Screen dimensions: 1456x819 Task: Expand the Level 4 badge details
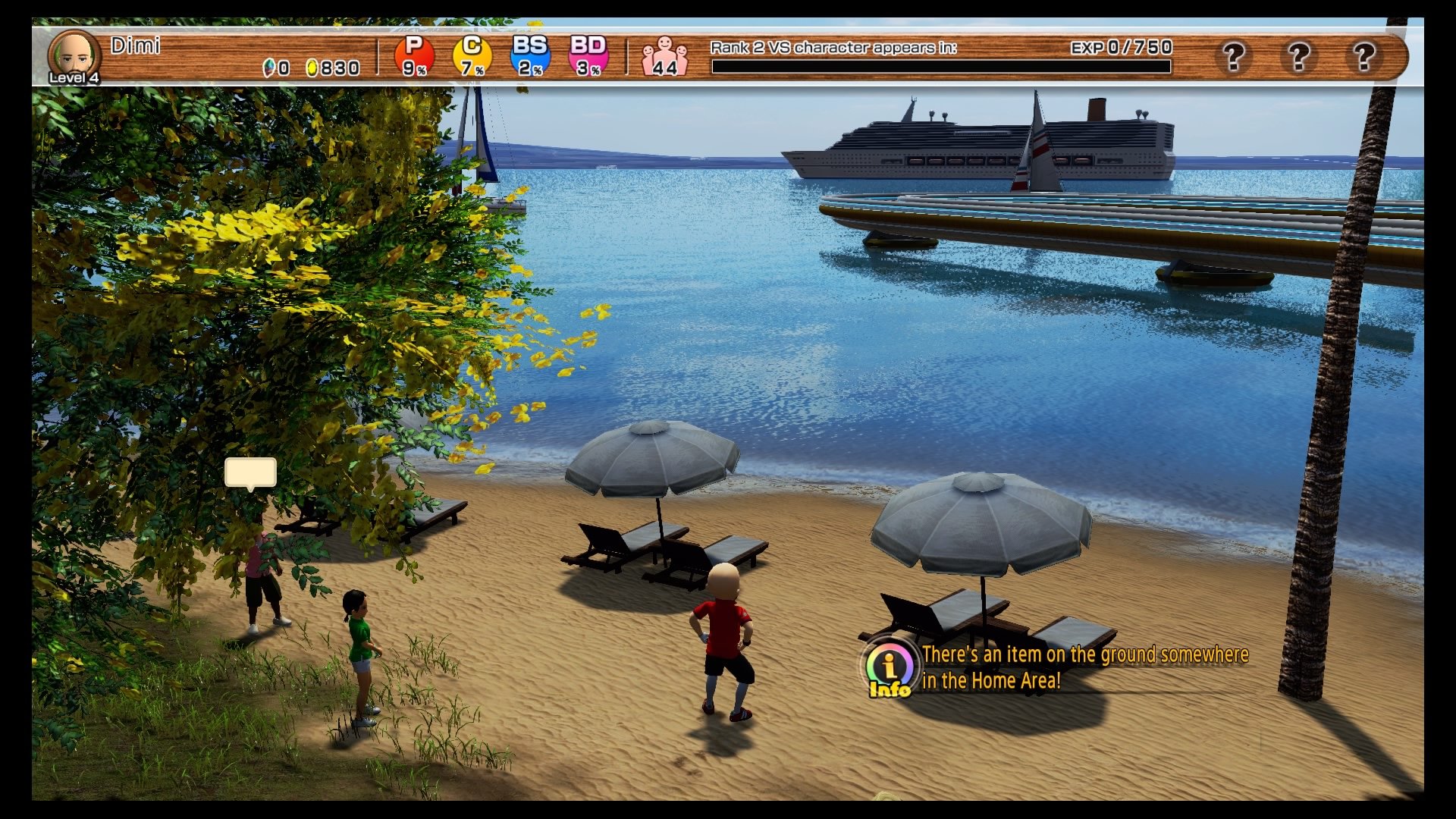click(x=74, y=78)
